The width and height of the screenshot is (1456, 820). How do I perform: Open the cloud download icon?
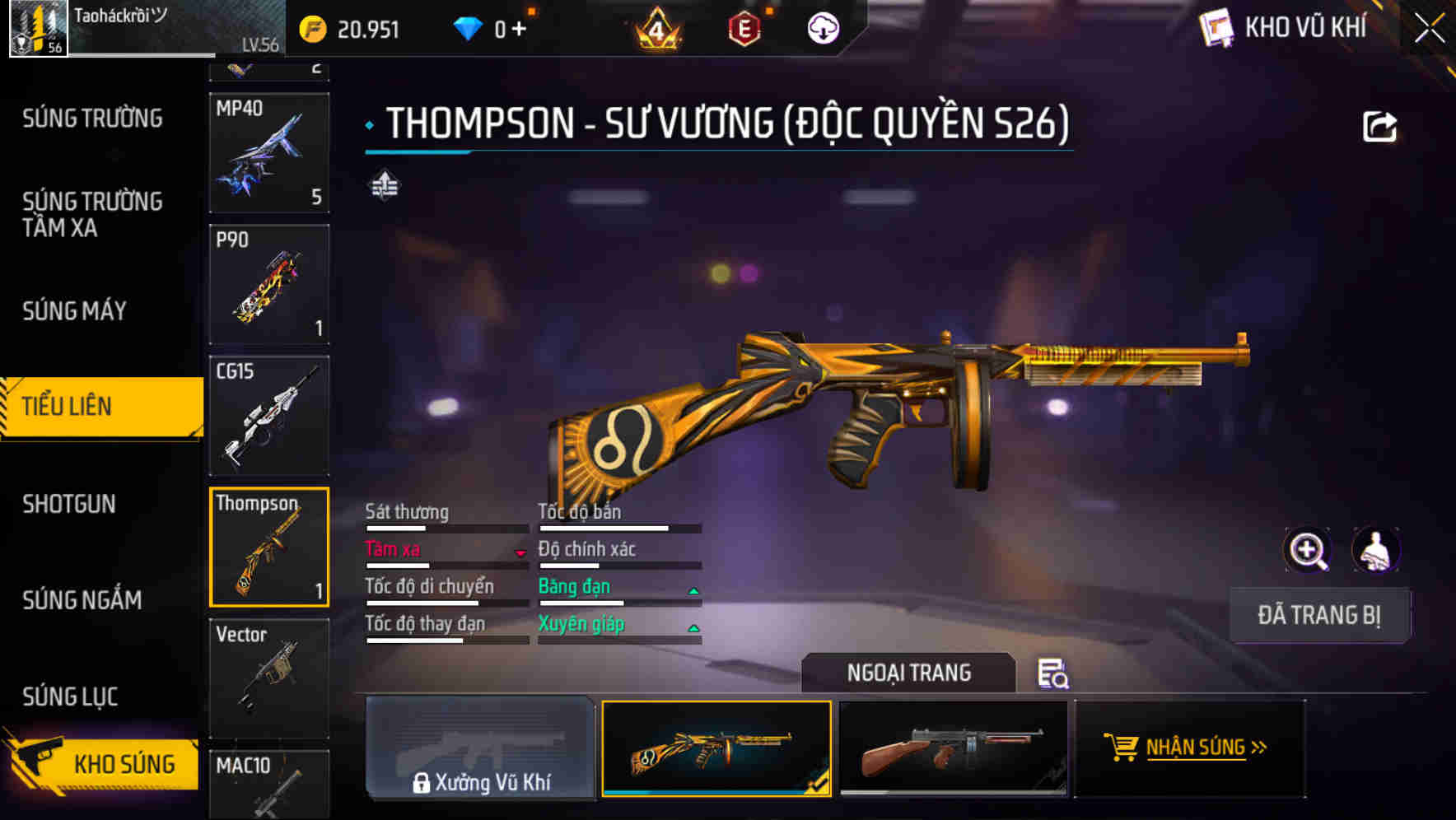(823, 27)
